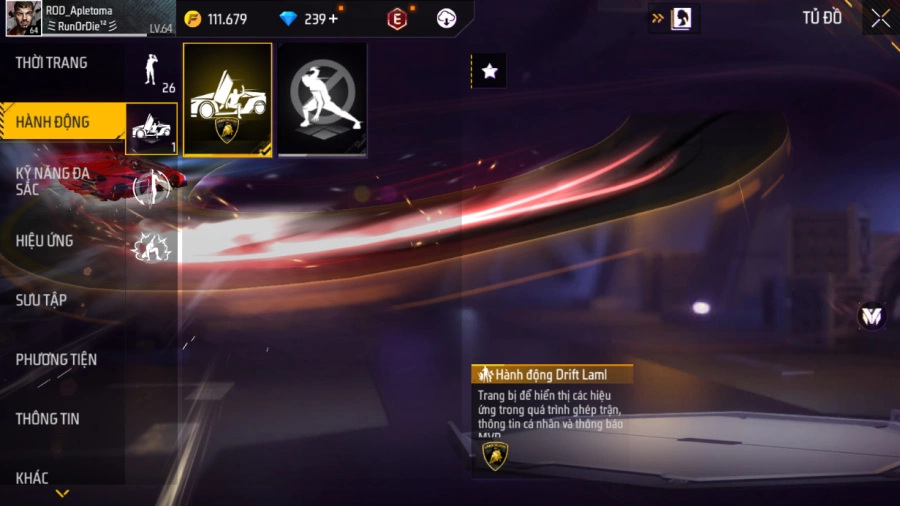The image size is (900, 506).
Task: Choose the Drift Lamborghini emote tile
Action: click(228, 100)
